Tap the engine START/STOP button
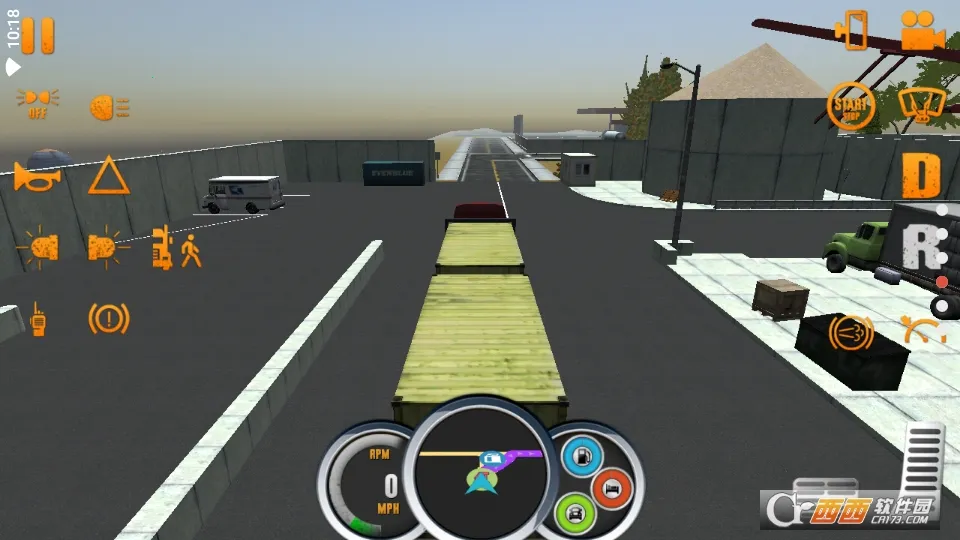960x540 pixels. coord(851,105)
